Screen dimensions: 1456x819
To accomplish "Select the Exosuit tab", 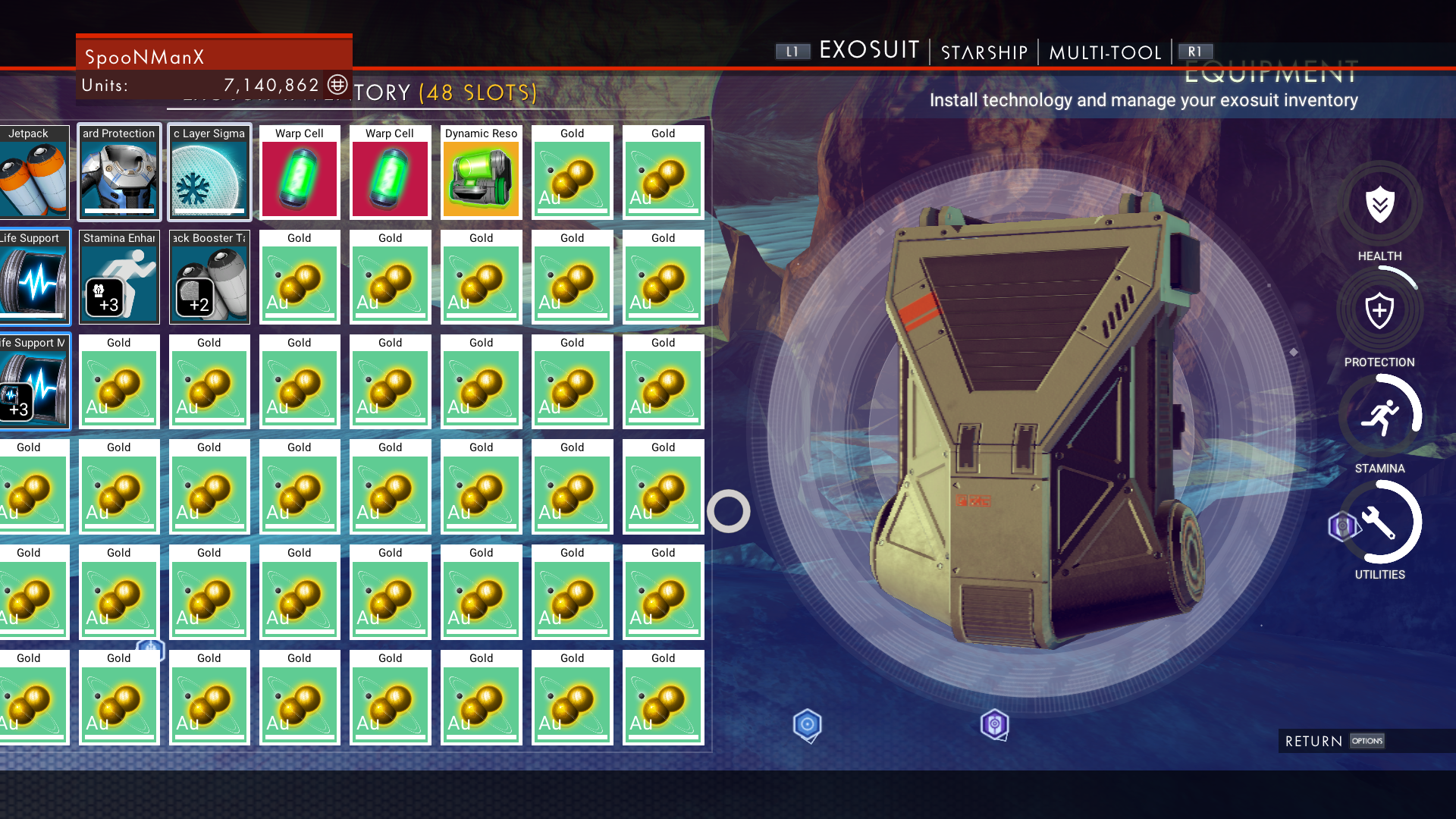I will pyautogui.click(x=869, y=50).
